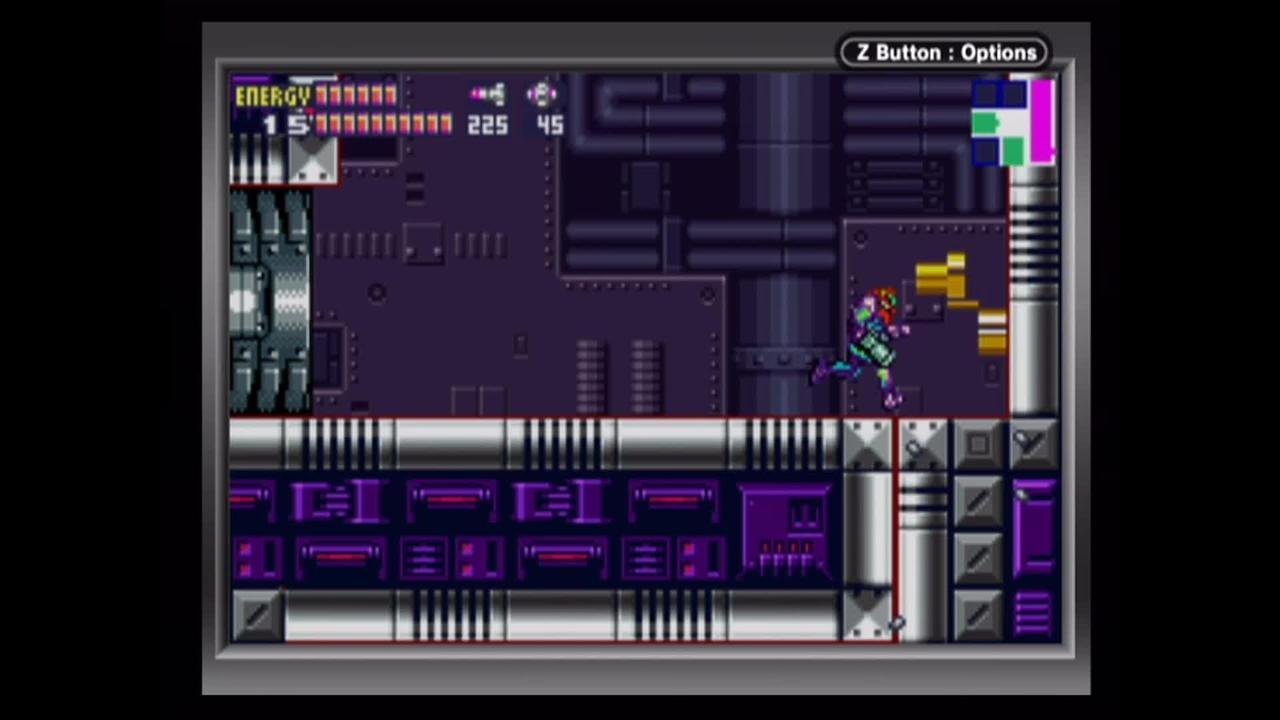1280x720 pixels.
Task: Click the energy value 15 display
Action: click(x=288, y=125)
